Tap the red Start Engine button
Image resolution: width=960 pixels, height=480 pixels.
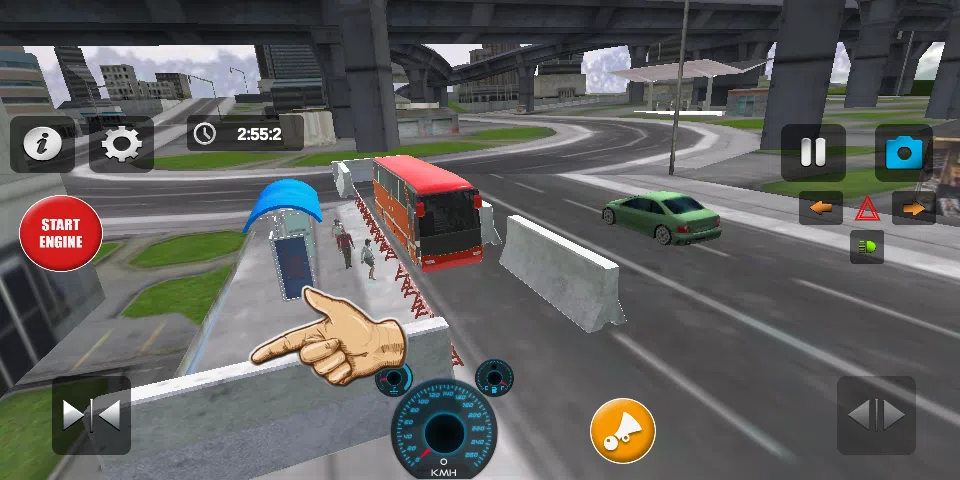click(61, 233)
